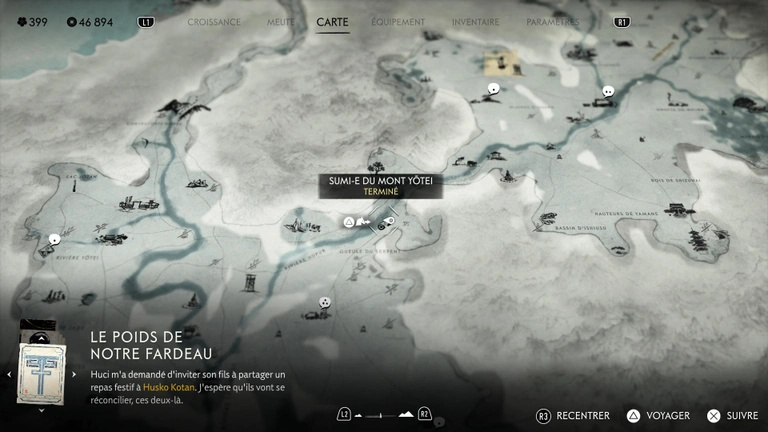Screen dimensions: 768x432
Task: Show the previous tracked quest with left arrow
Action: (x=9, y=374)
